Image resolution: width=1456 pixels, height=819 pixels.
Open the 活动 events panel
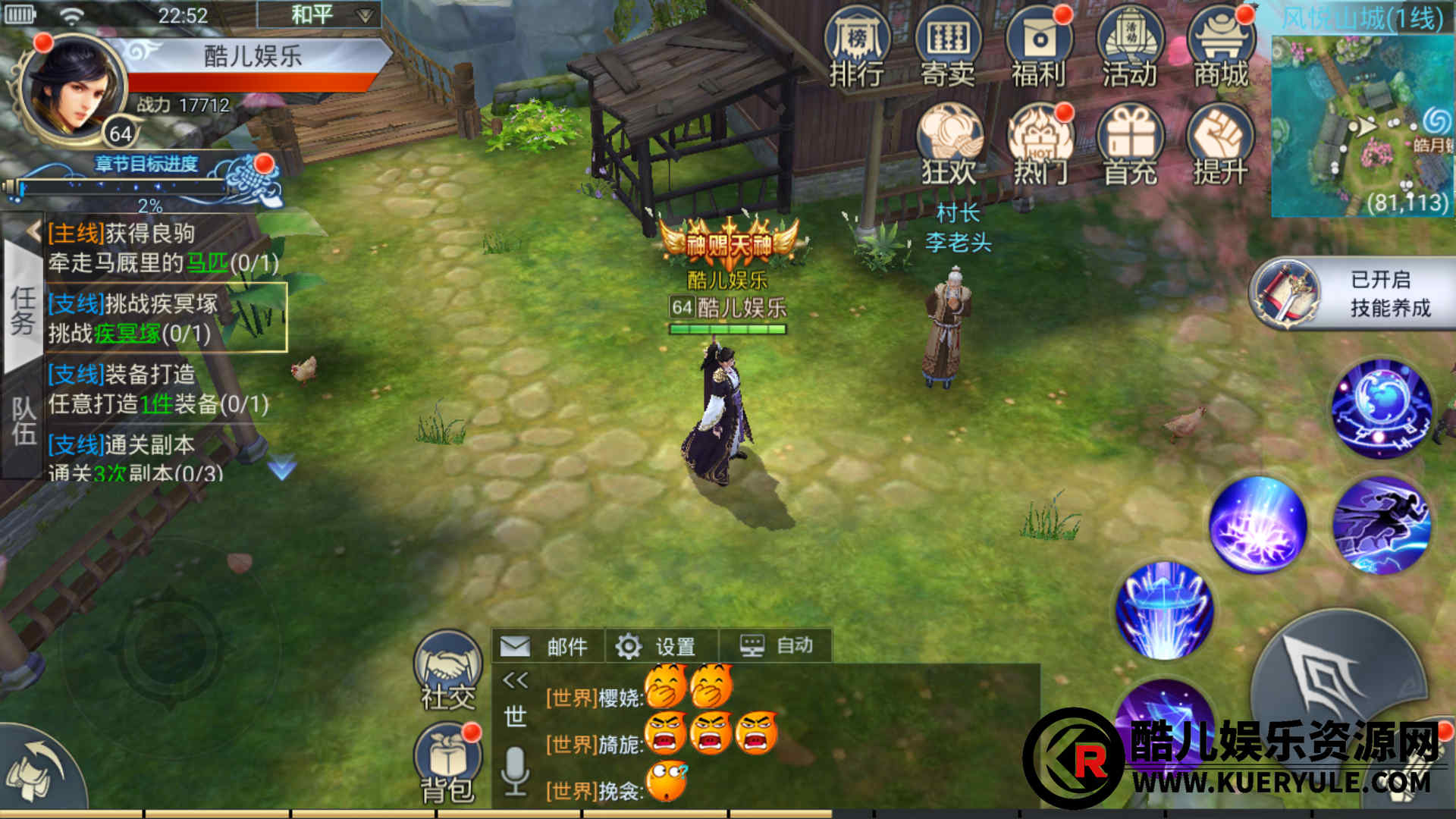tap(1130, 47)
